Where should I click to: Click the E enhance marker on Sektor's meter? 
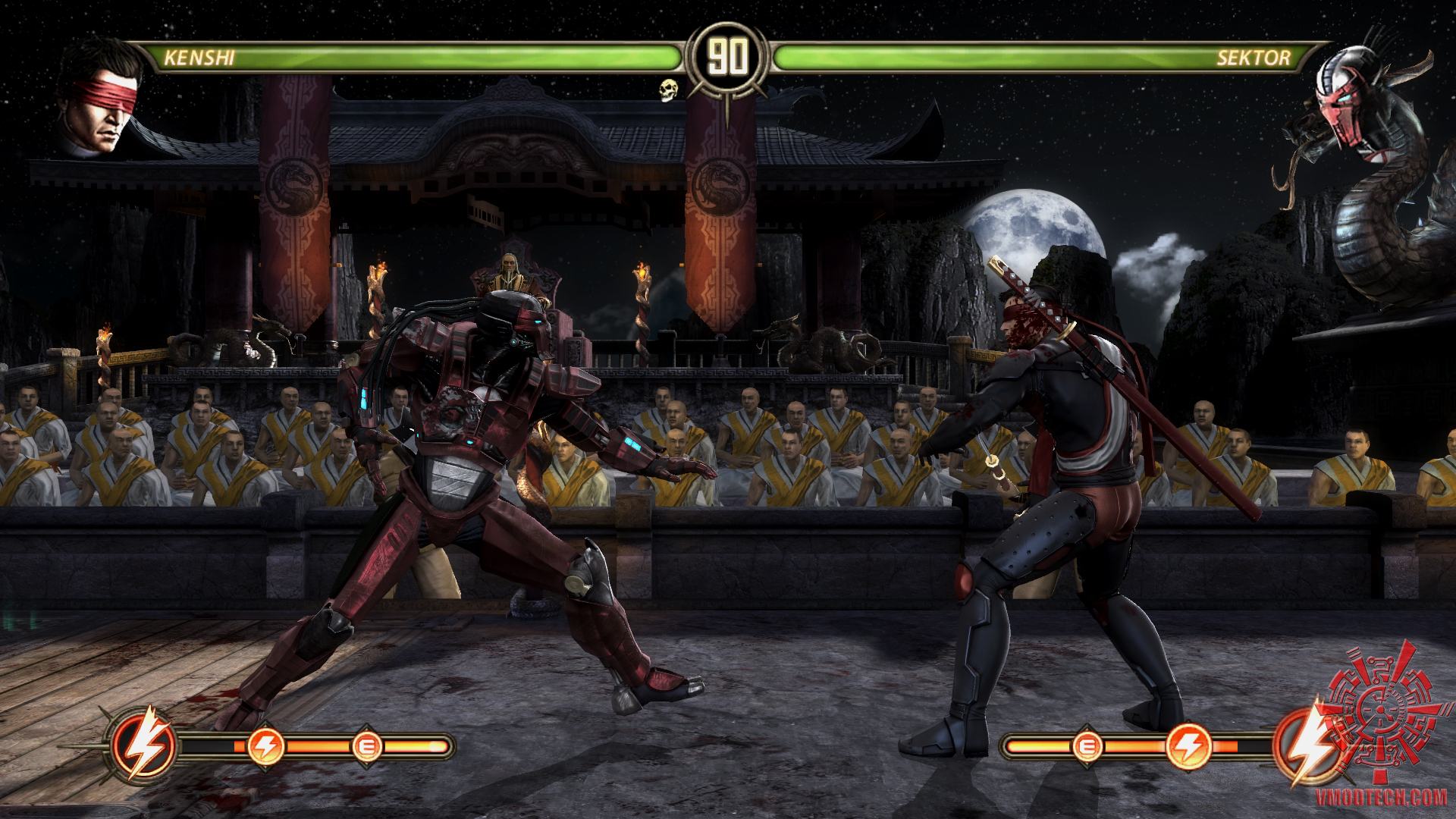(x=1086, y=747)
